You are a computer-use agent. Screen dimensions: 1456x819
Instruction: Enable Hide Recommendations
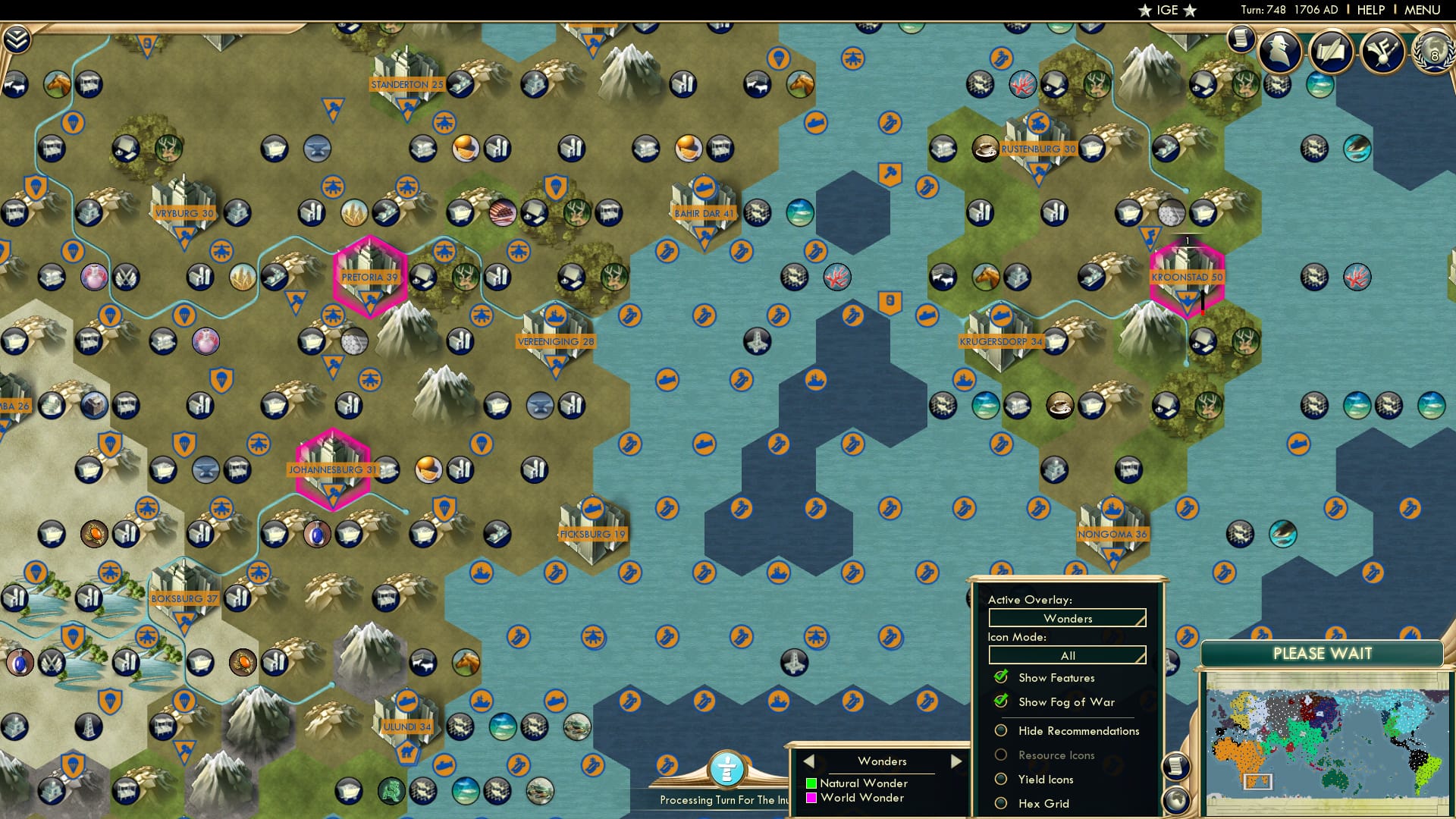click(1003, 730)
